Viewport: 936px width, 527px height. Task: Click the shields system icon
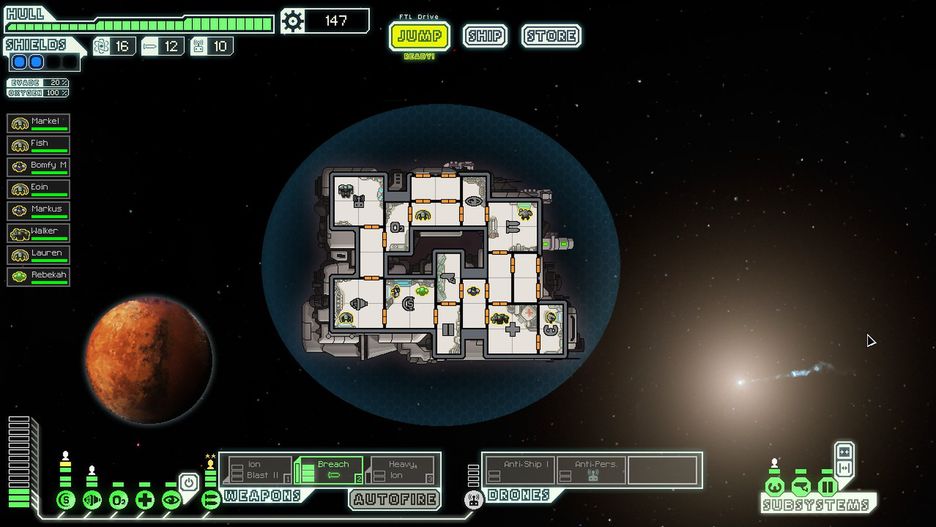coord(66,499)
